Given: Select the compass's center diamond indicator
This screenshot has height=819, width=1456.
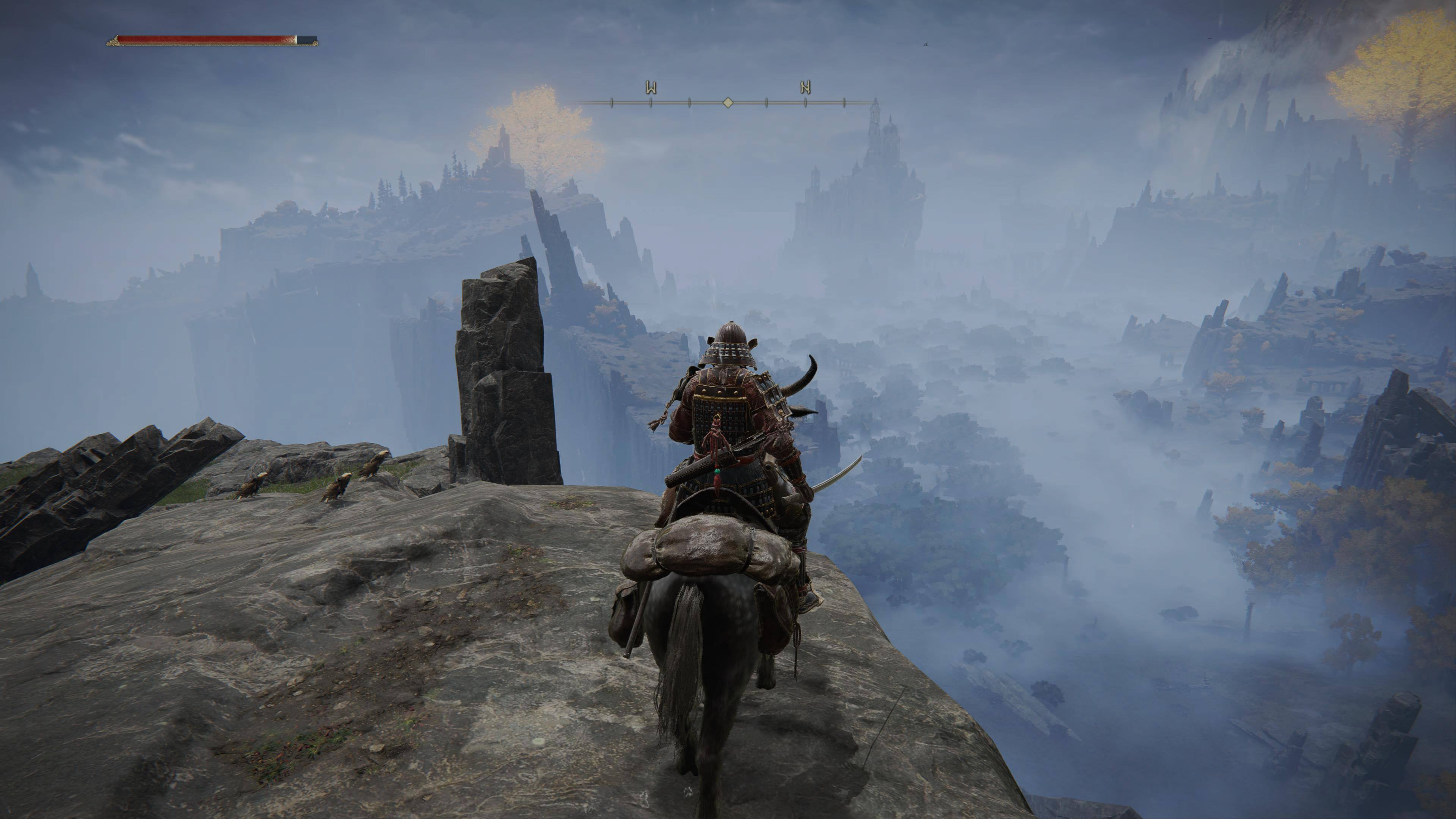Looking at the screenshot, I should [728, 102].
